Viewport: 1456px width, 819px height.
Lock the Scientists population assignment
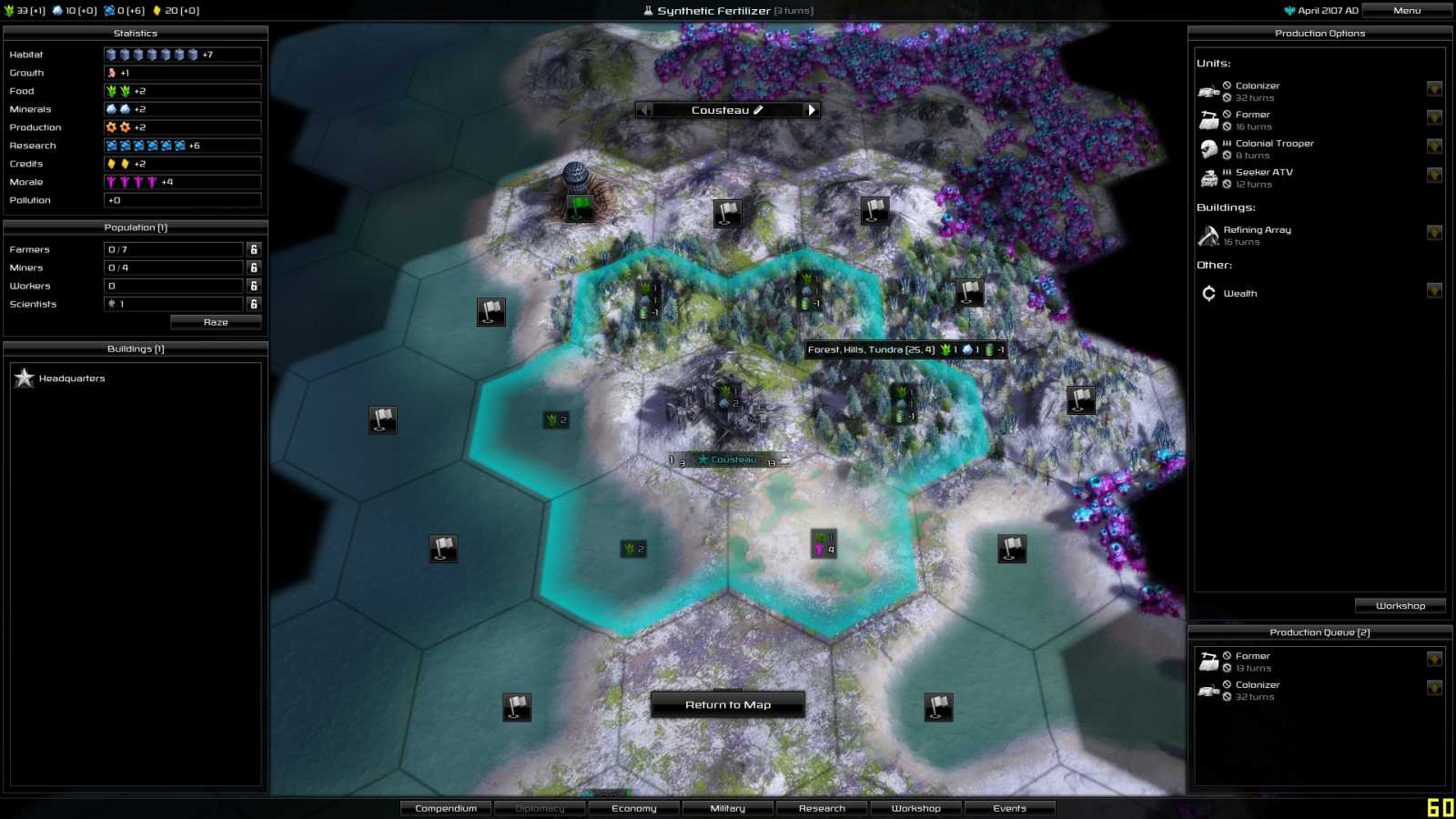254,303
